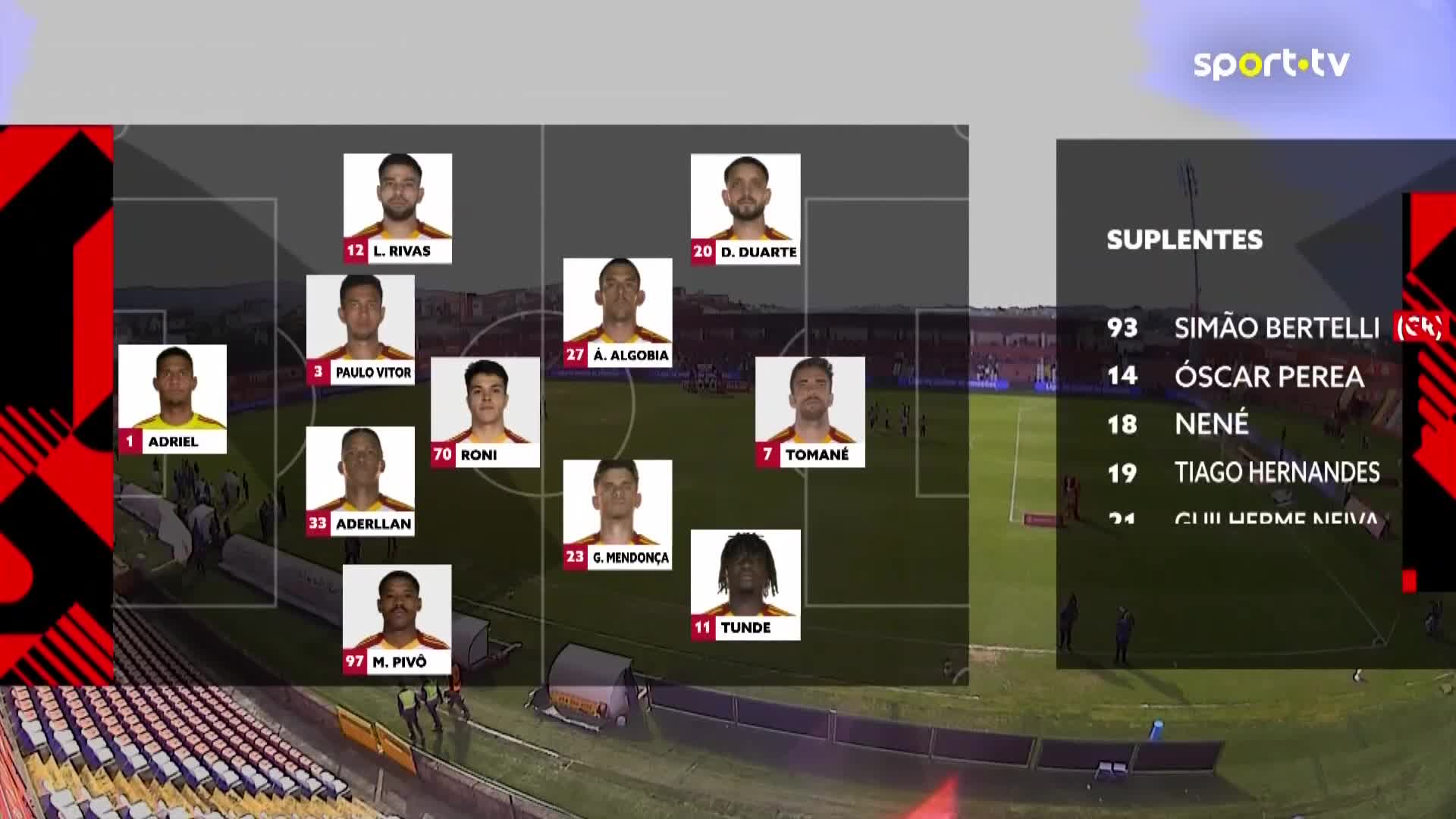
Task: Select the Á. Algobia player card
Action: tap(617, 312)
